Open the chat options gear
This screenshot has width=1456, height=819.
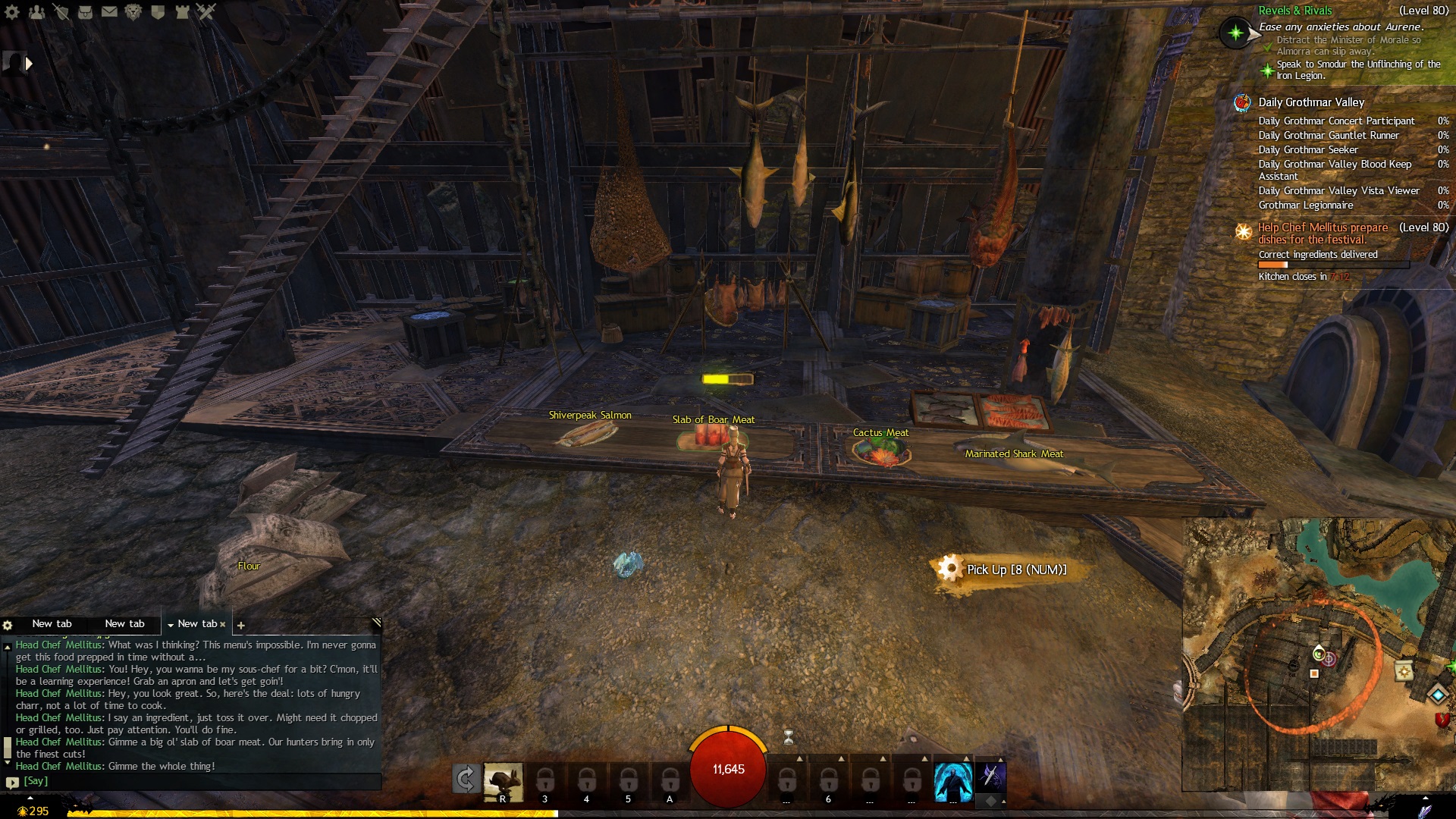pos(8,626)
